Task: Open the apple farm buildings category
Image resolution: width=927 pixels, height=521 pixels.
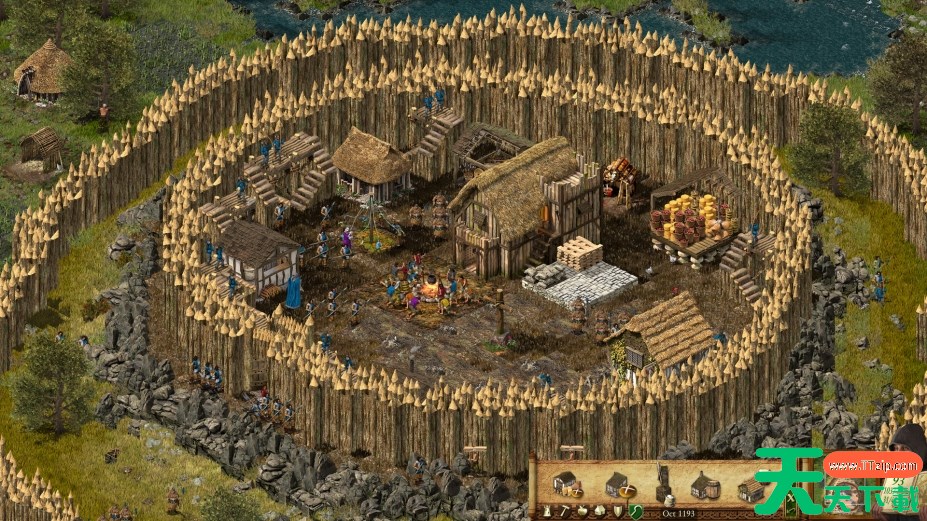Action: [x=581, y=511]
